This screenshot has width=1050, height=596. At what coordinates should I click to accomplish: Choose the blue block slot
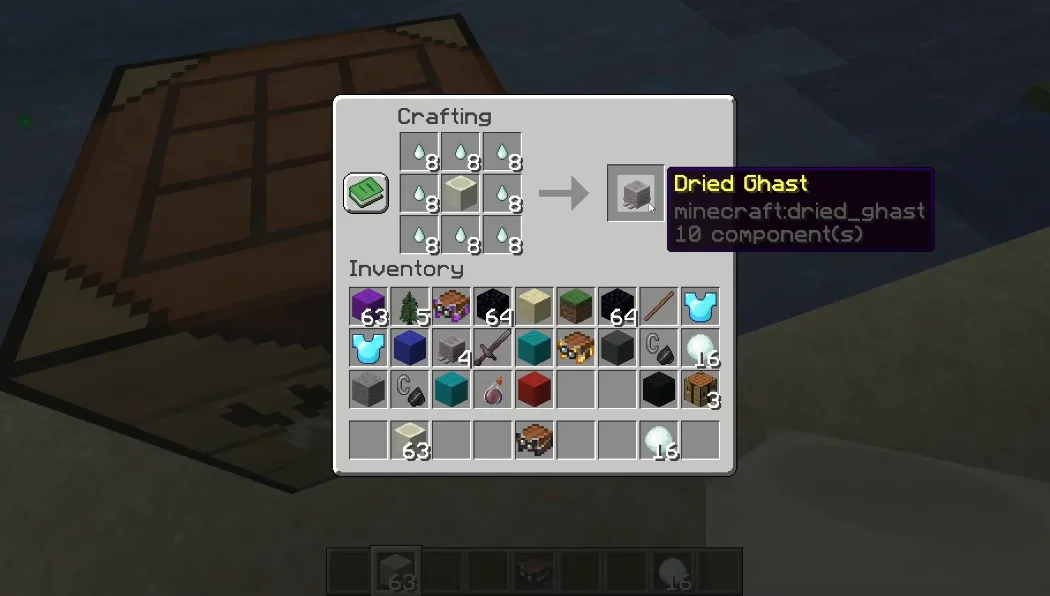[x=410, y=348]
